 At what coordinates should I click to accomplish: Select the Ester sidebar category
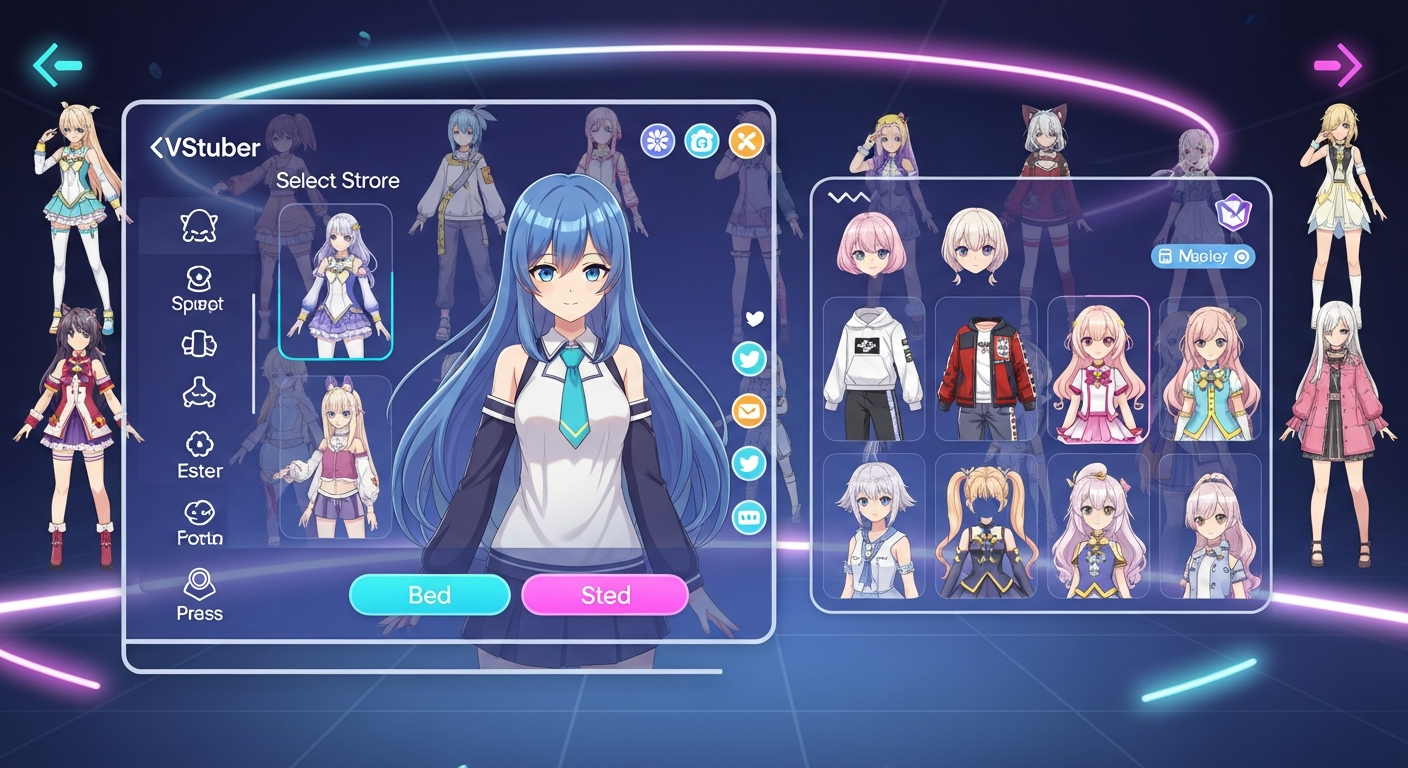coord(199,454)
